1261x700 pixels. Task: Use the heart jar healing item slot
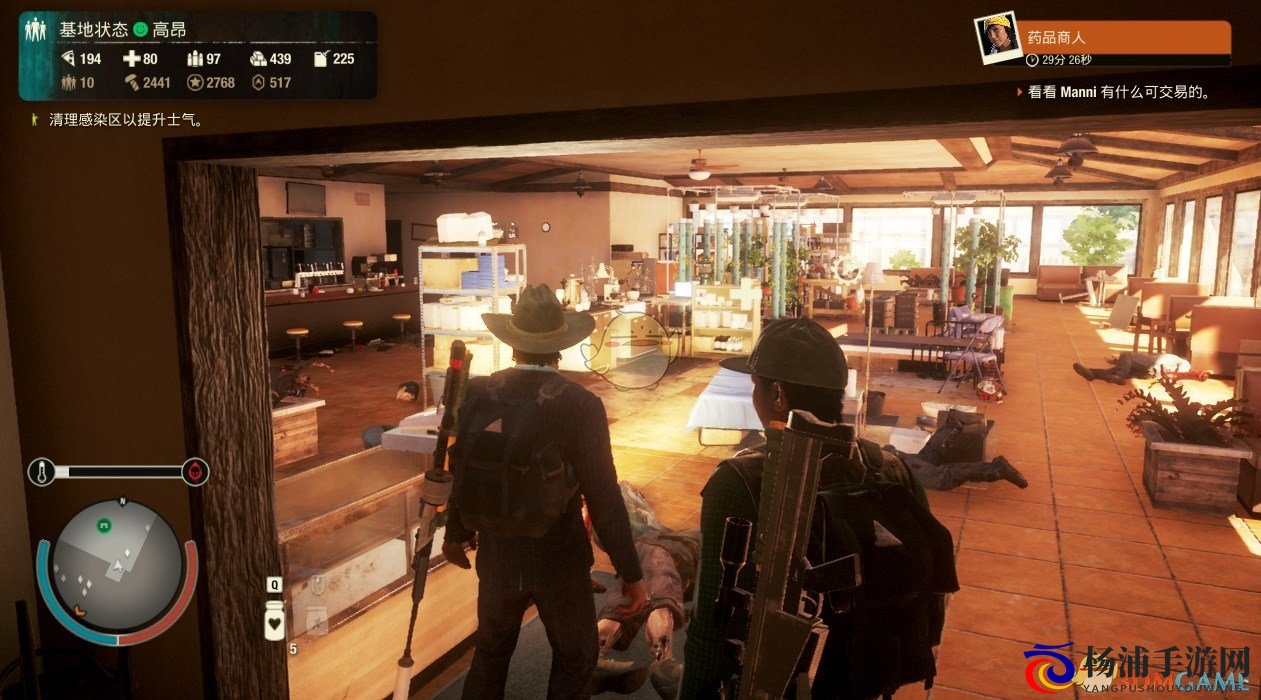pyautogui.click(x=274, y=621)
